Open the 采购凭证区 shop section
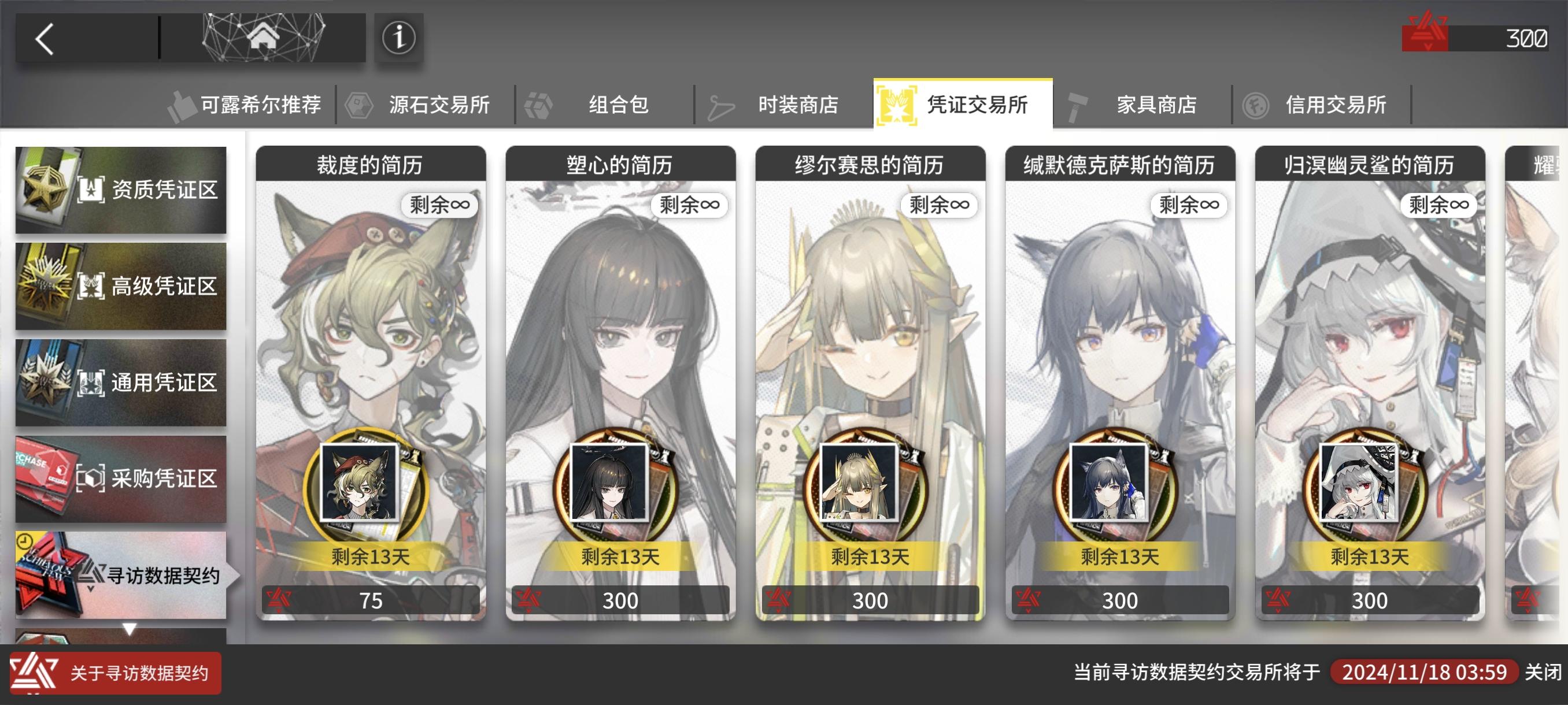The image size is (1568, 705). click(122, 478)
